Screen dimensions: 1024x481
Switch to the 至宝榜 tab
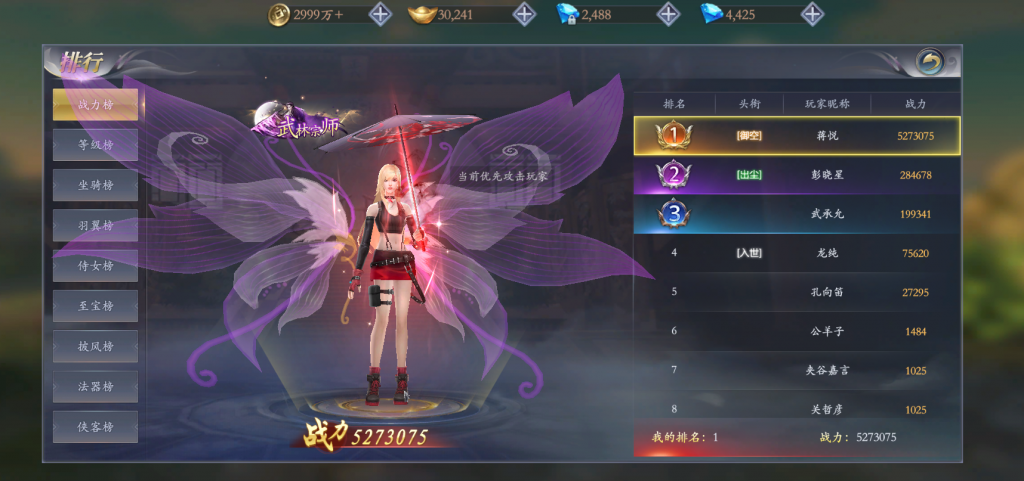(95, 305)
